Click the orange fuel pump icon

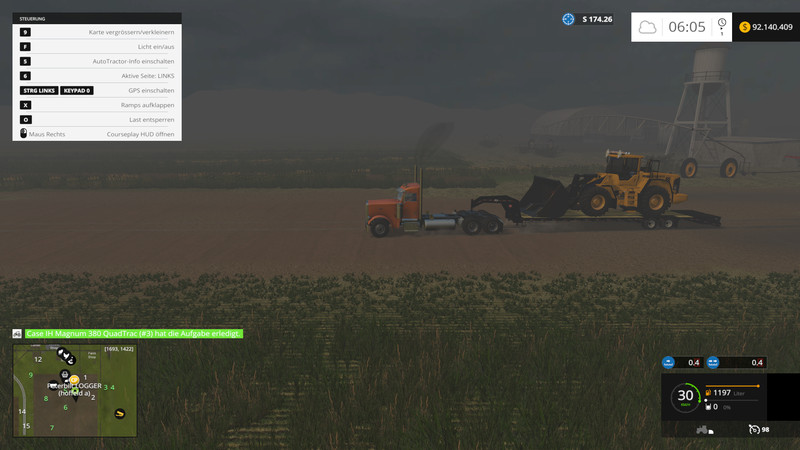click(x=709, y=393)
